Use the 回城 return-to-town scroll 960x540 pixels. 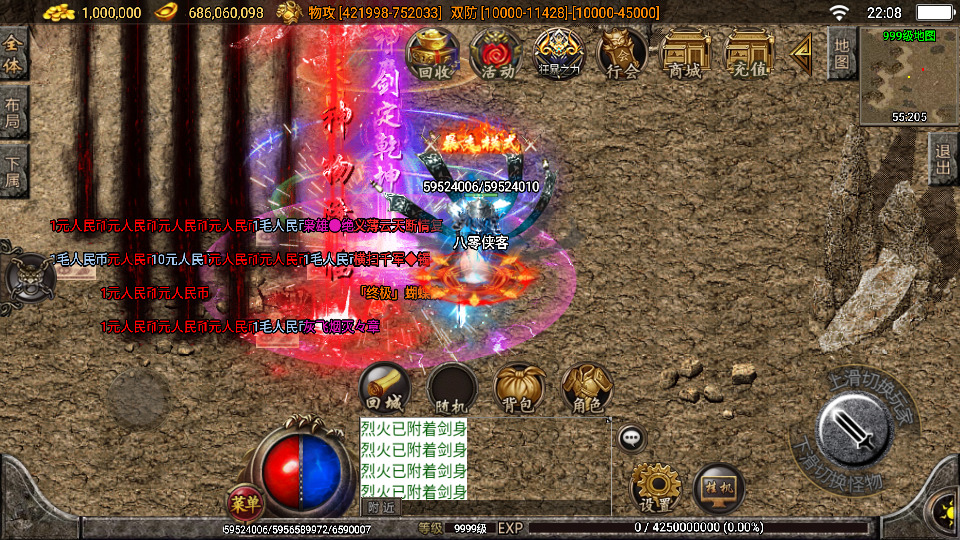click(x=385, y=389)
